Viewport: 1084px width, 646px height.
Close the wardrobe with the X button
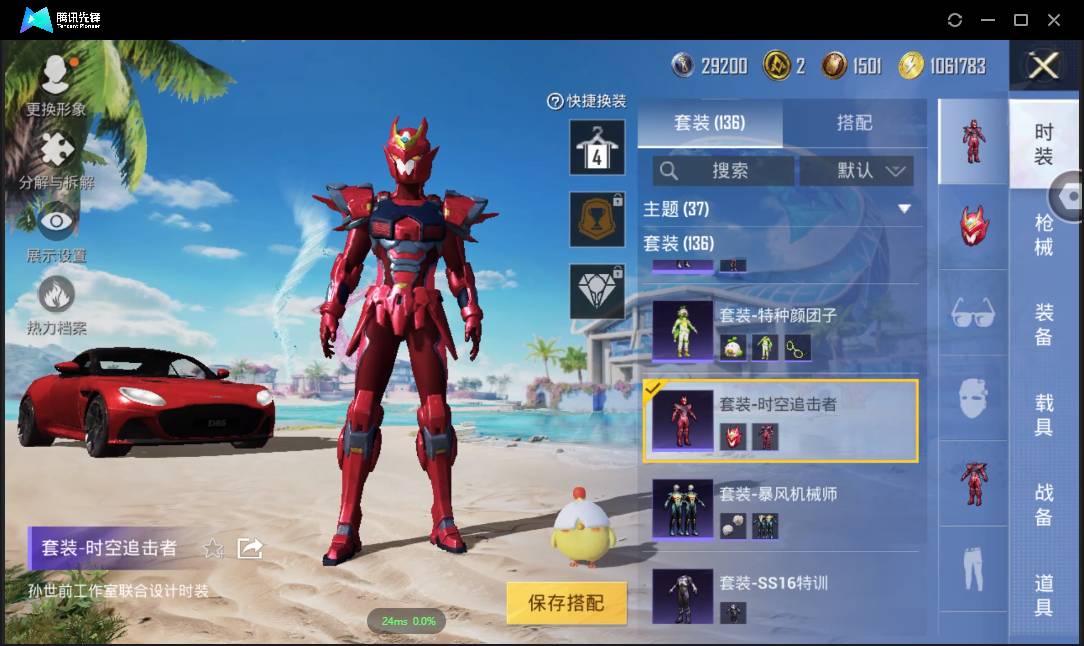point(1043,67)
